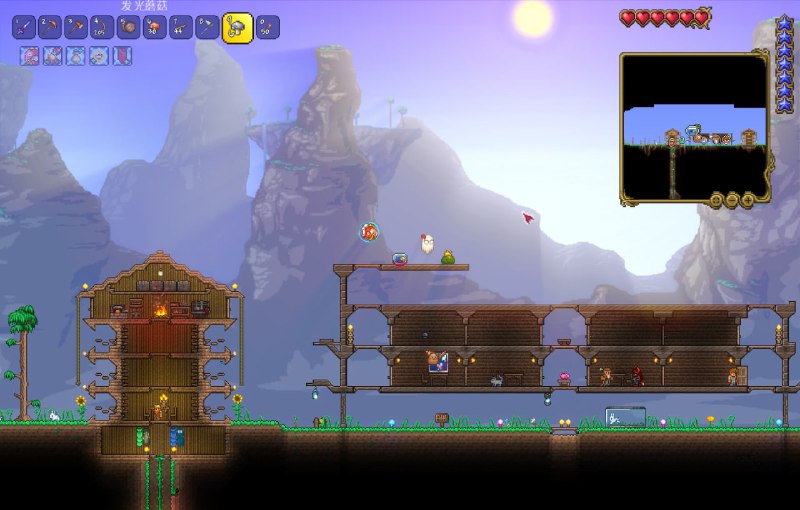Click the campfire buff icon
Image resolution: width=800 pixels, height=510 pixels.
(53, 56)
